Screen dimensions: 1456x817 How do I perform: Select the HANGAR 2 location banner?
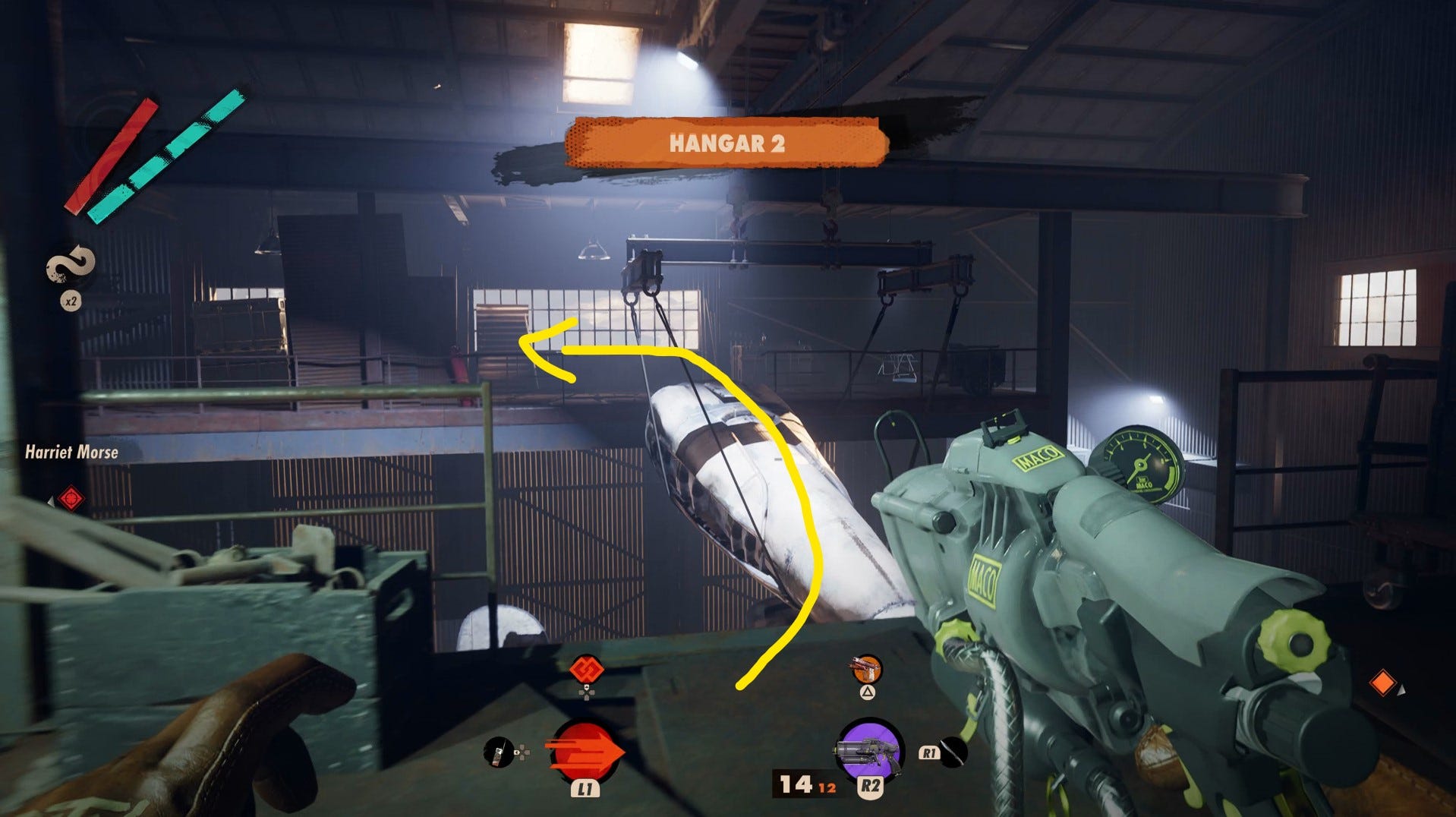pos(727,141)
